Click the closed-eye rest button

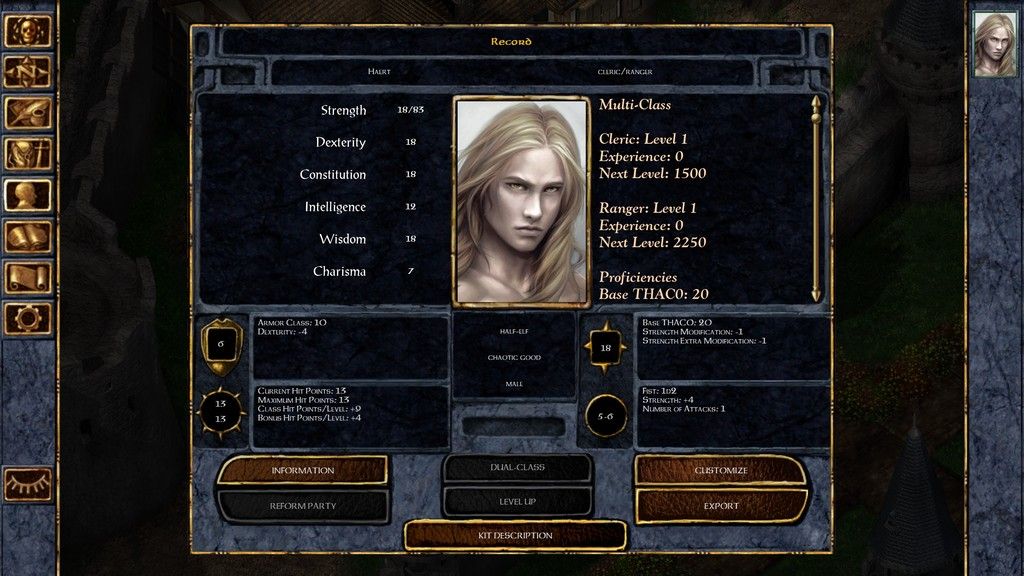(x=28, y=484)
